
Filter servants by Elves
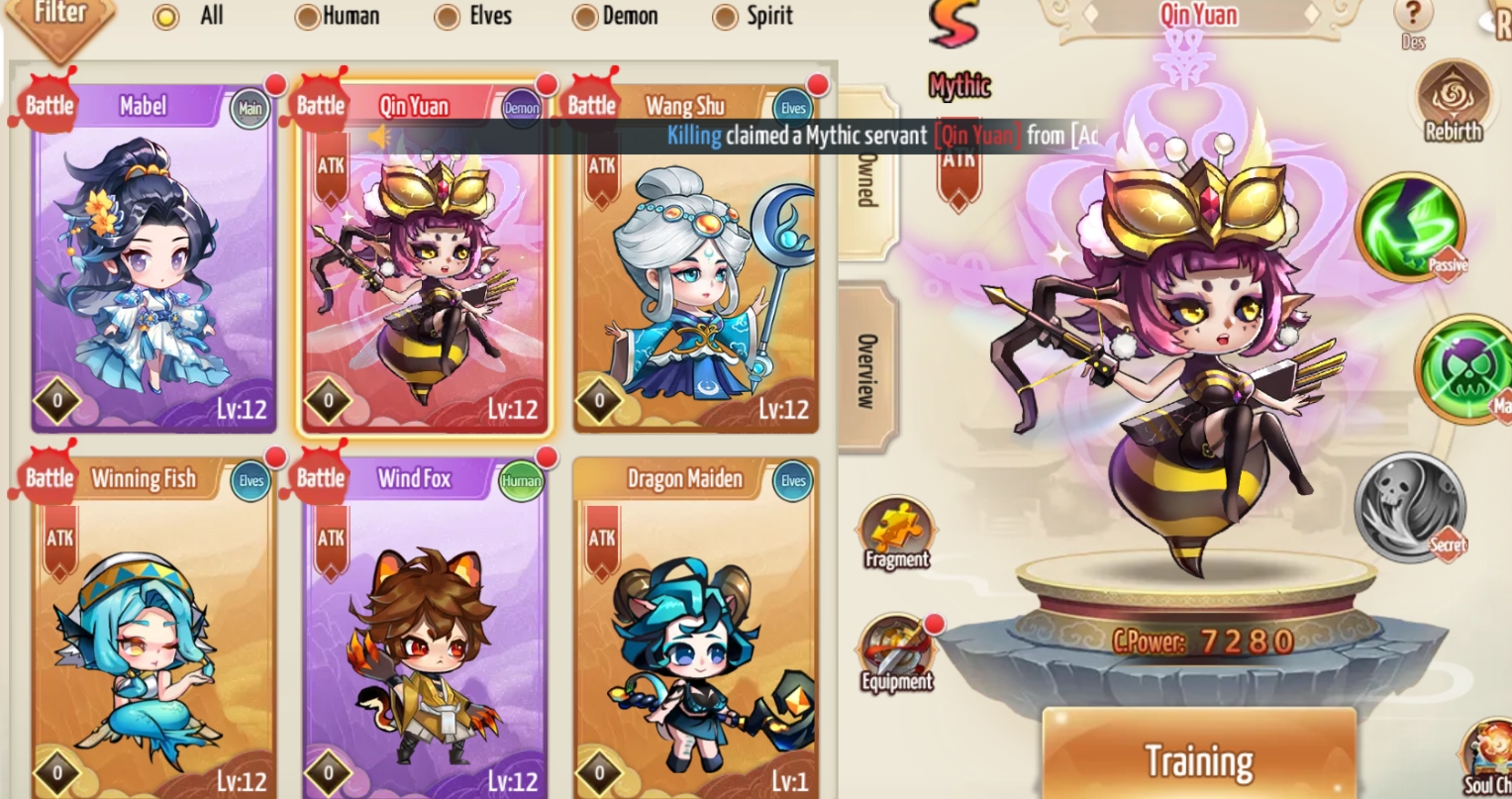(x=448, y=17)
